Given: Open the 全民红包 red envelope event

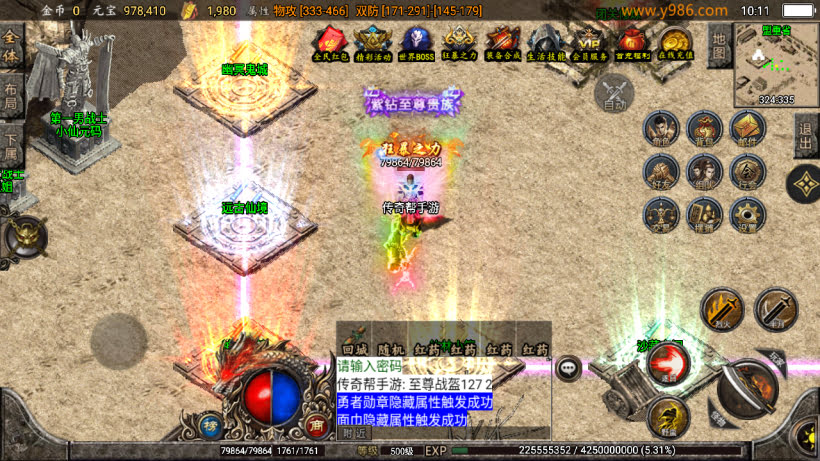Looking at the screenshot, I should 330,44.
